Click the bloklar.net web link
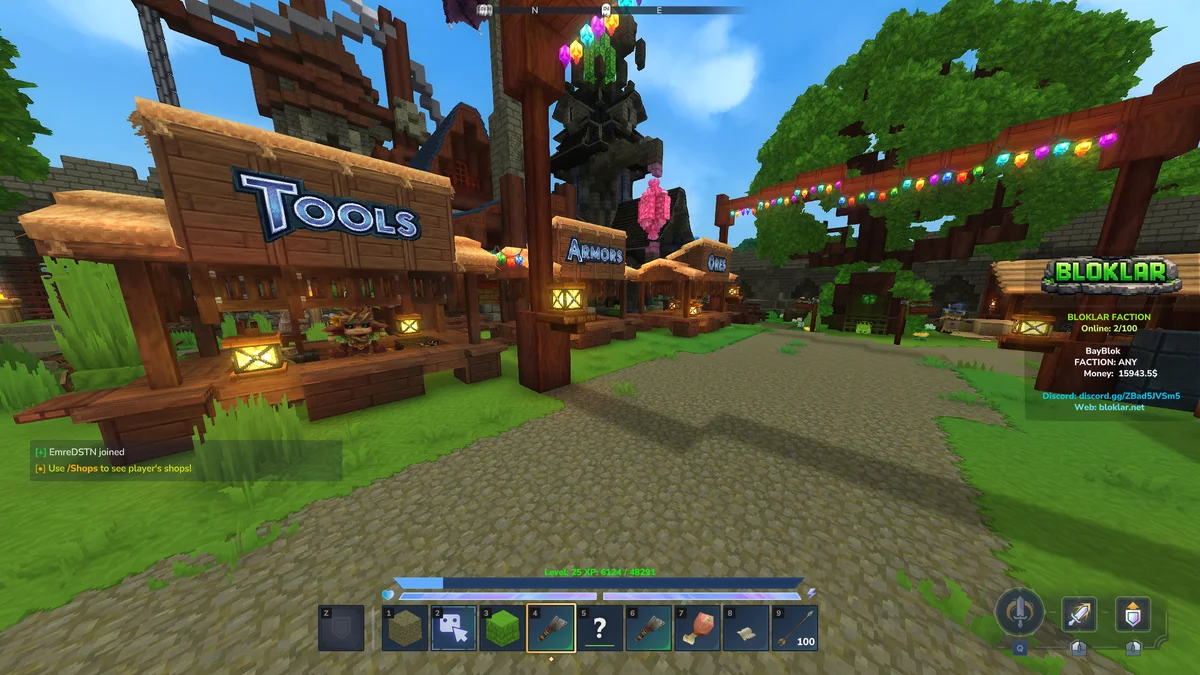Viewport: 1200px width, 675px height. tap(1123, 408)
